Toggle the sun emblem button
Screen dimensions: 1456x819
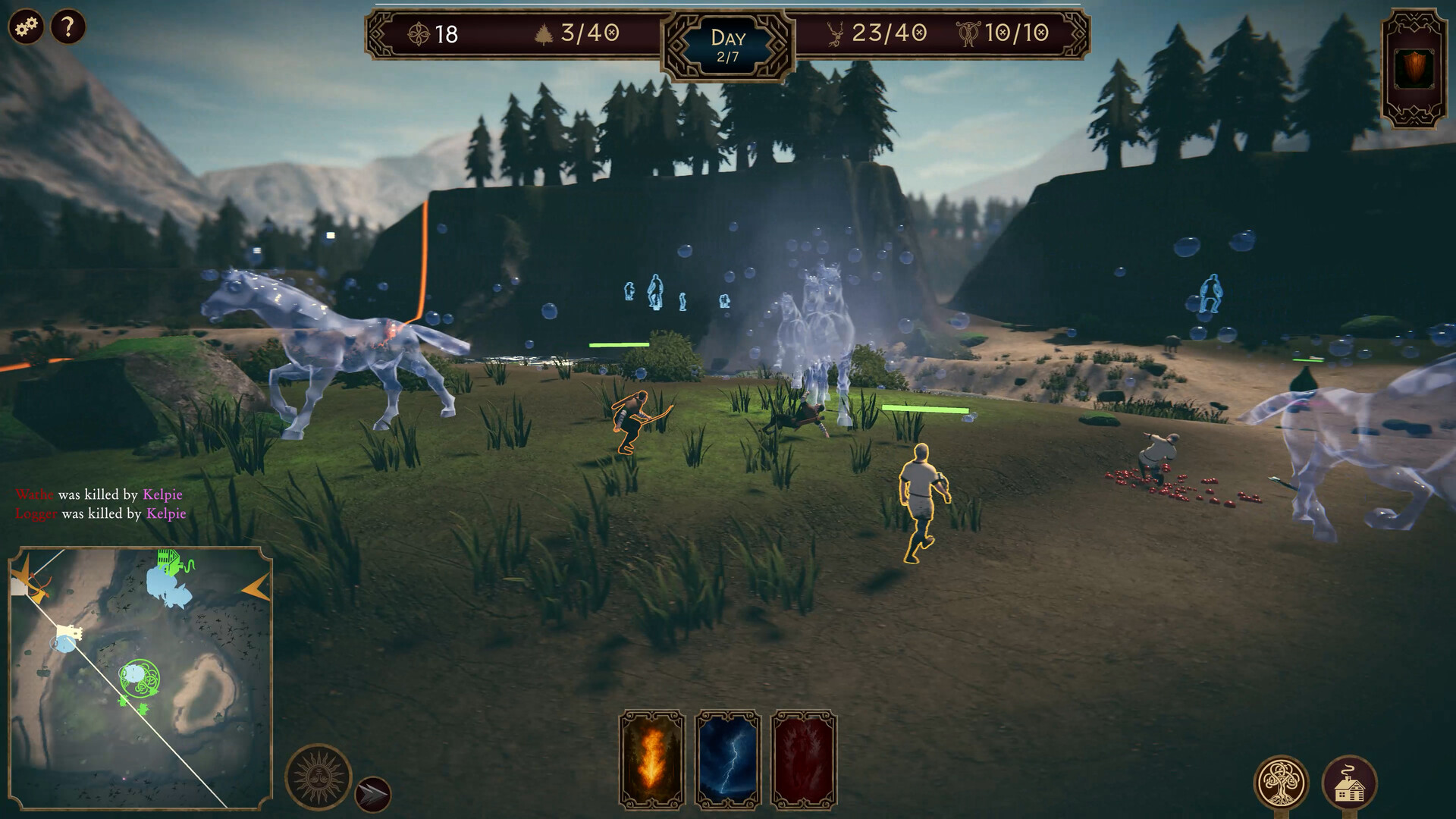click(x=318, y=777)
